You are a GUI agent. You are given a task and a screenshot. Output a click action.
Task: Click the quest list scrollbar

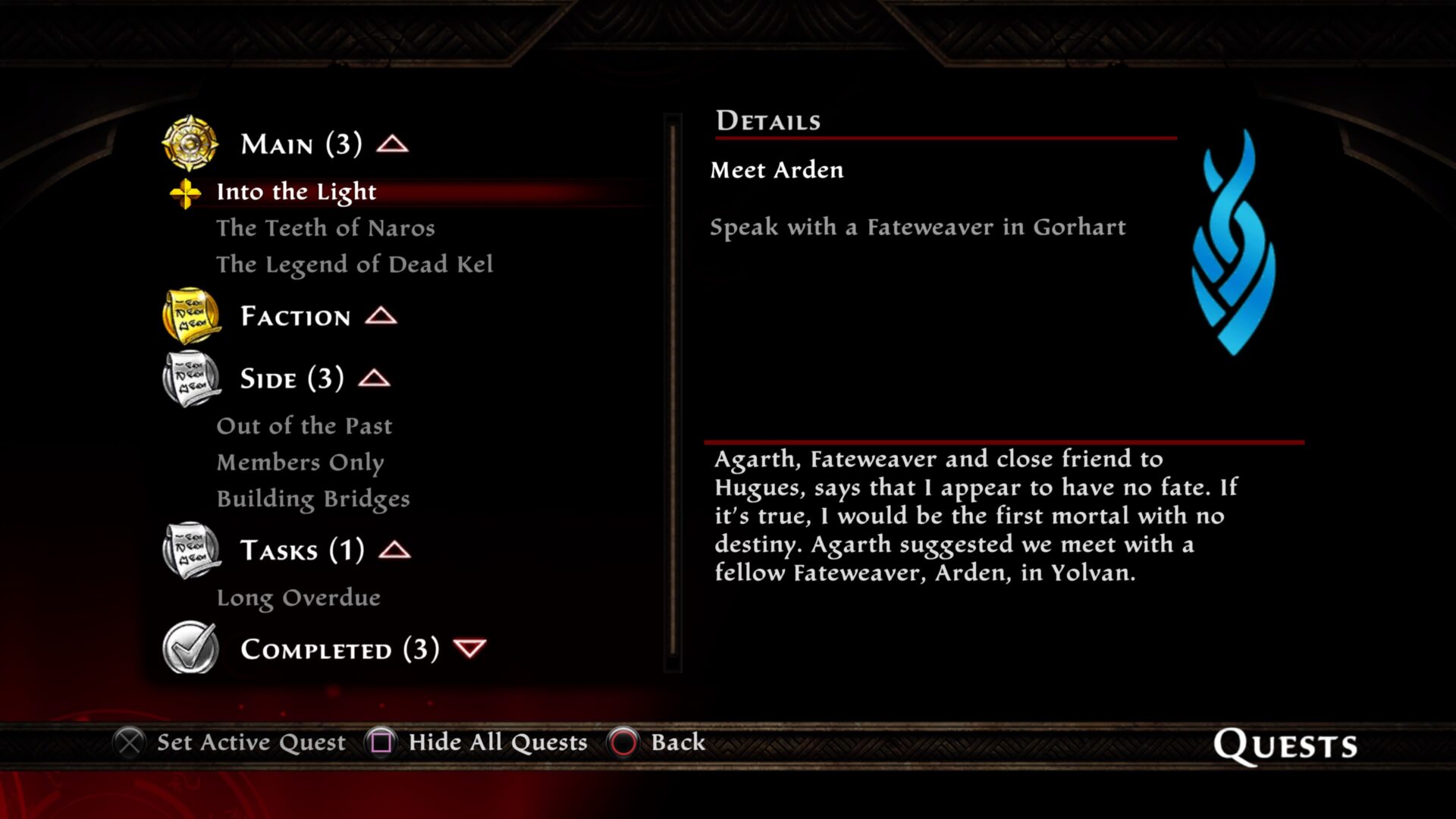coord(673,391)
